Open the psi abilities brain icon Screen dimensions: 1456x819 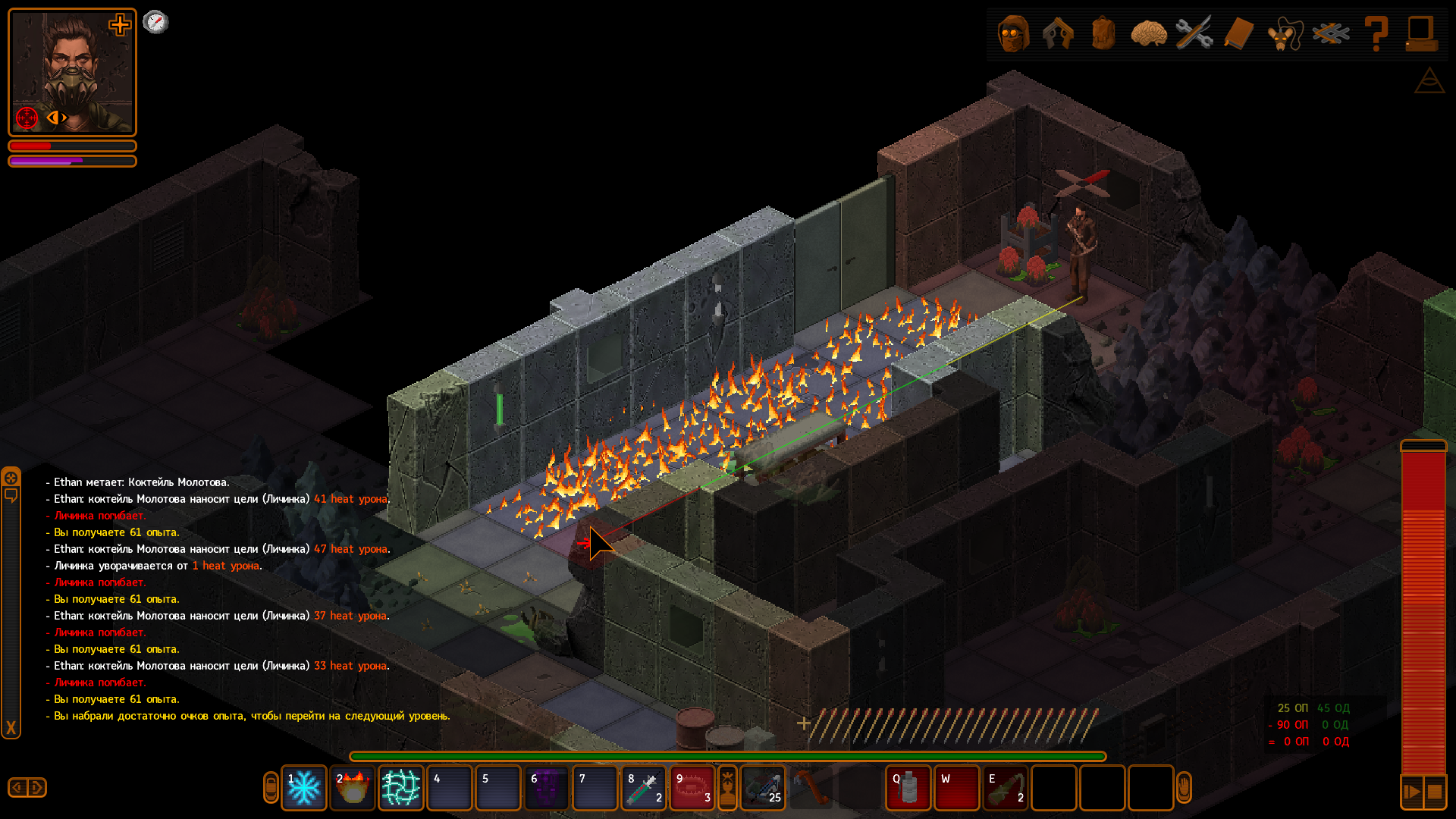(x=1148, y=33)
